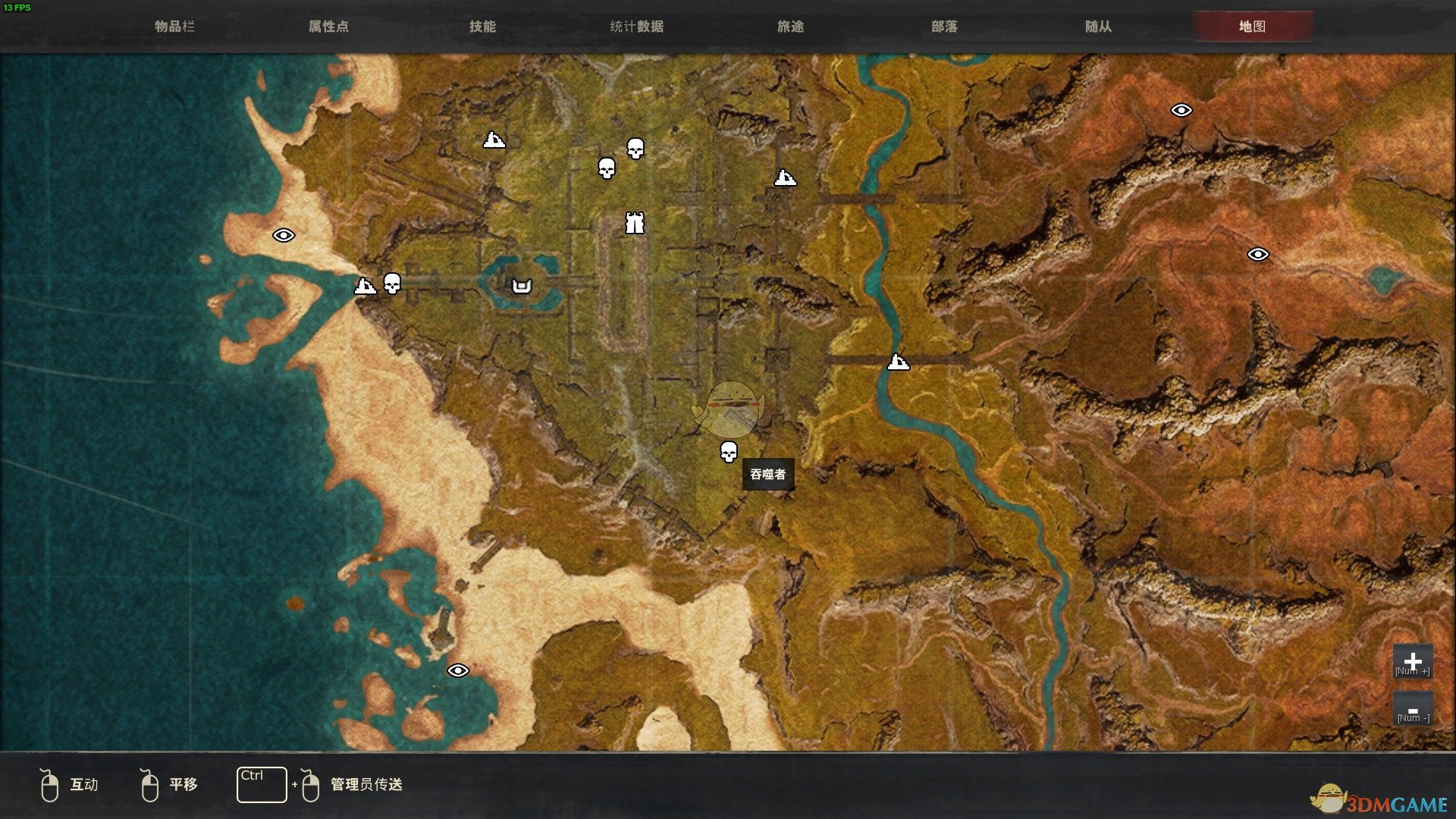Zoom in with the plus button
1456x819 pixels.
[x=1412, y=661]
